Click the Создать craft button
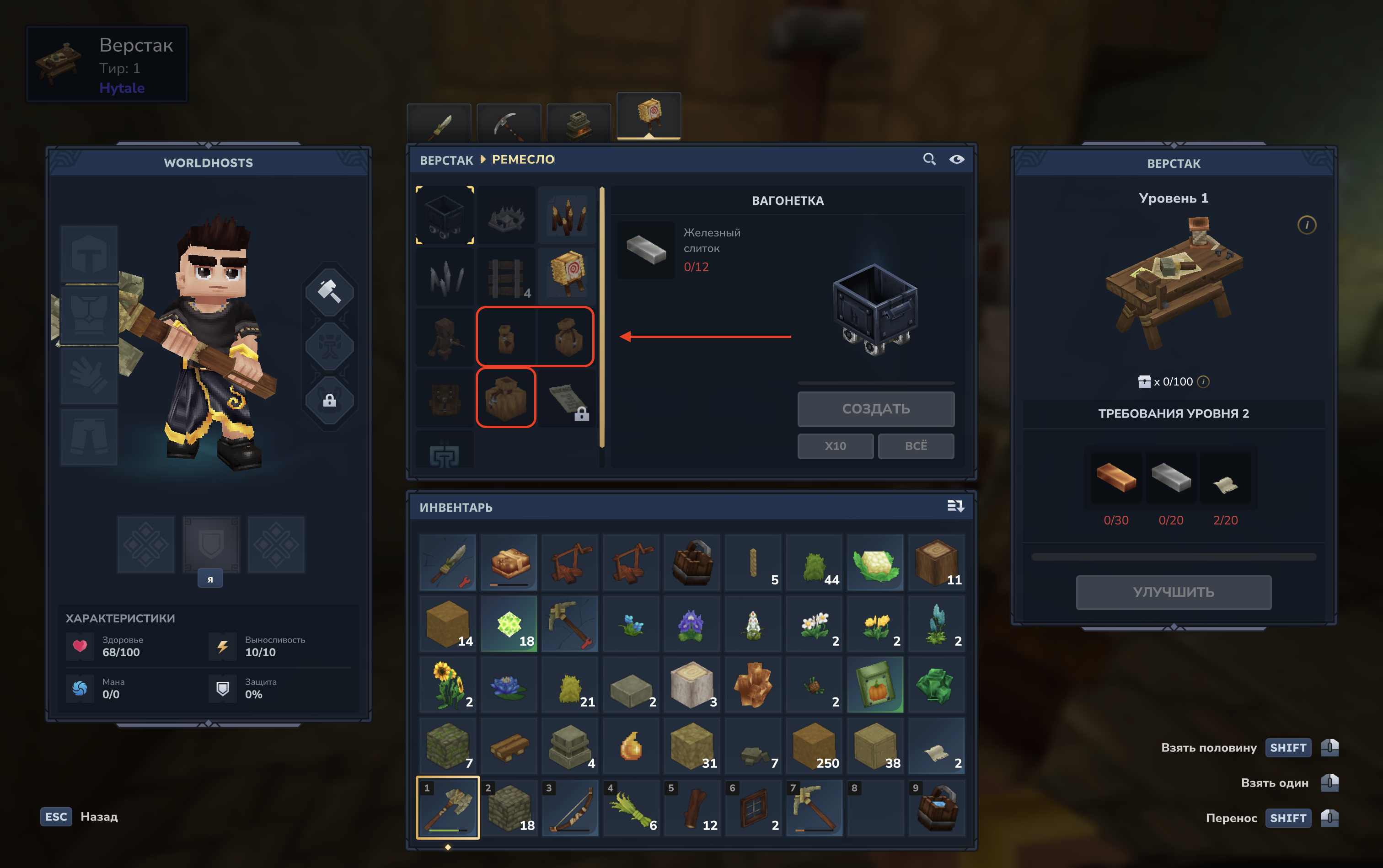This screenshot has height=868, width=1383. 875,409
